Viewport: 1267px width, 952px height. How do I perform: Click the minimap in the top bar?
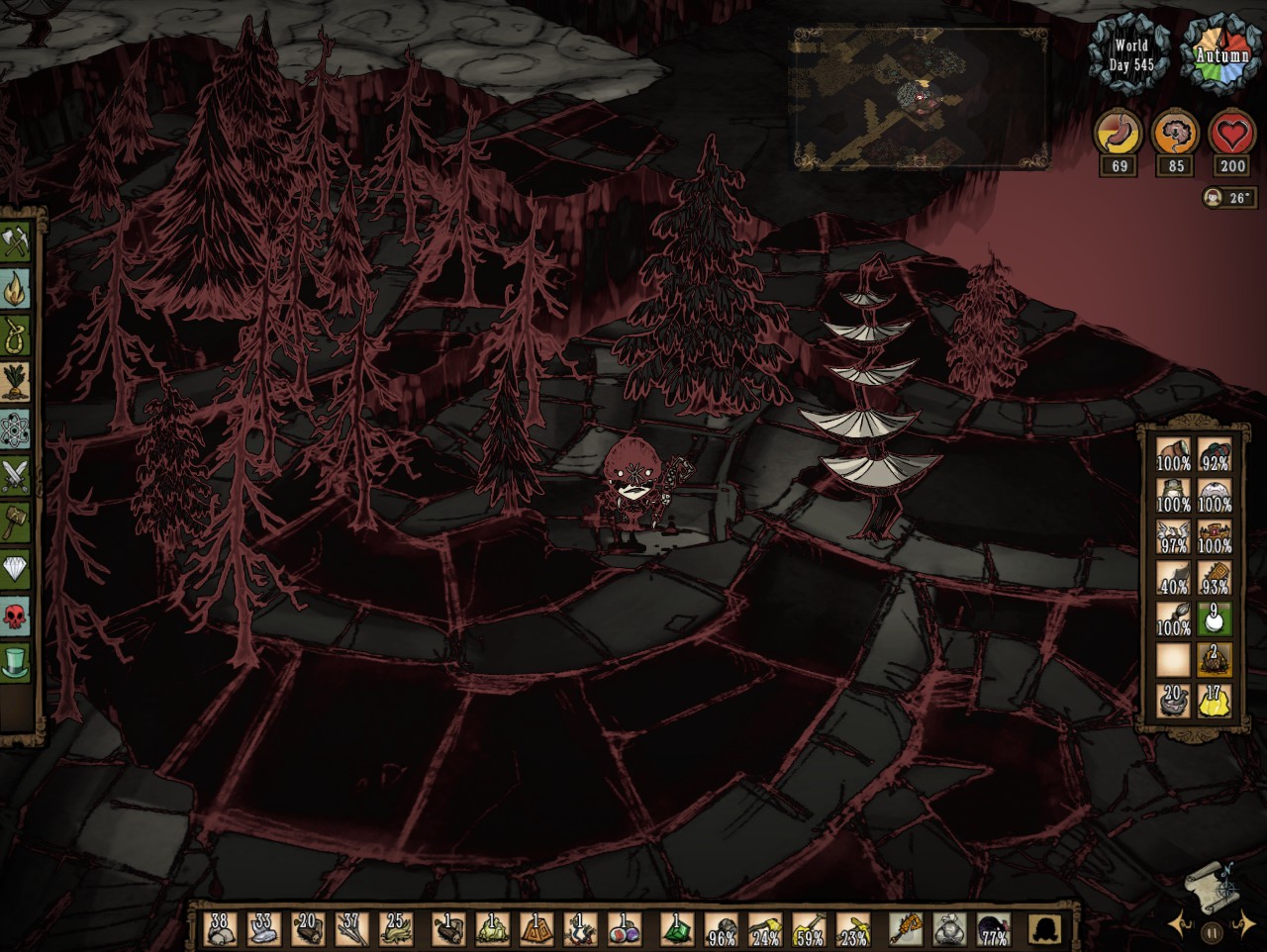coord(920,97)
